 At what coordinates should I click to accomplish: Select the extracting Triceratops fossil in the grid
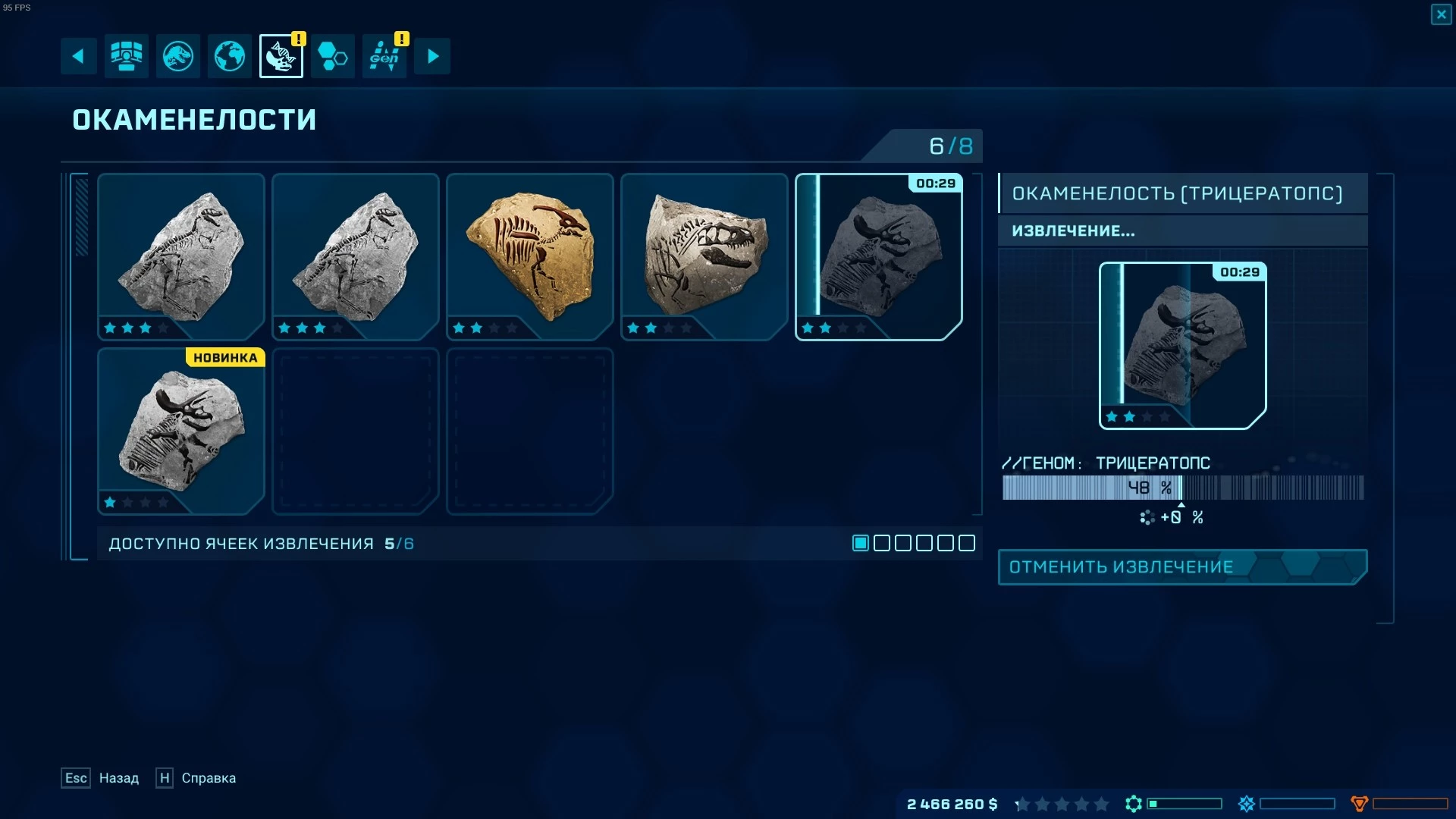[x=878, y=256]
